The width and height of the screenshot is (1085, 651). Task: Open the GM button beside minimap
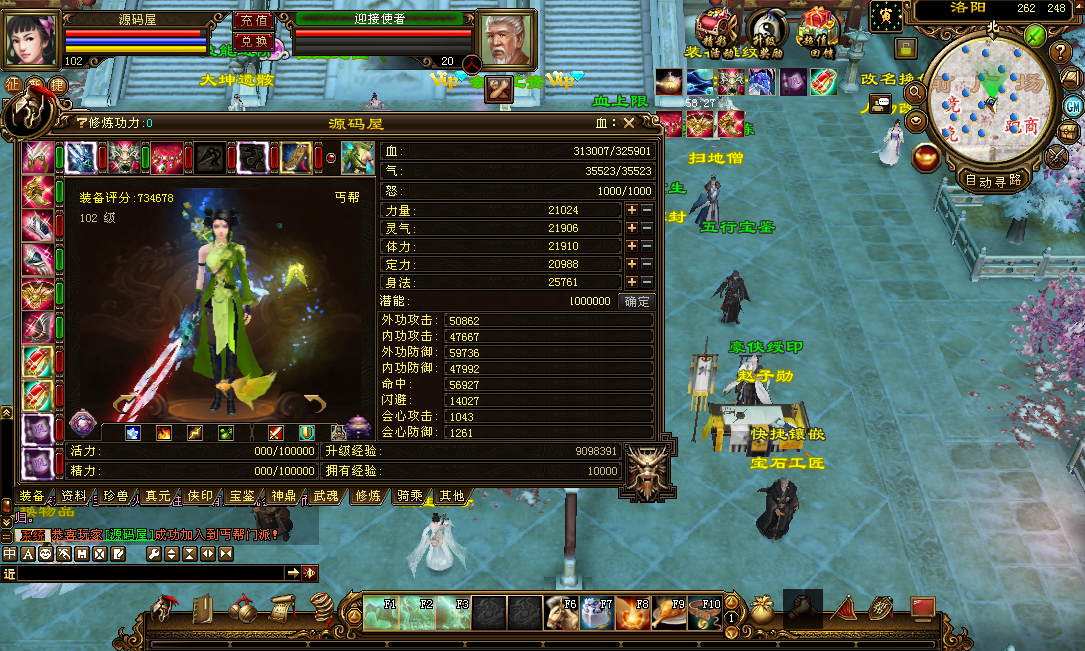tap(1073, 106)
